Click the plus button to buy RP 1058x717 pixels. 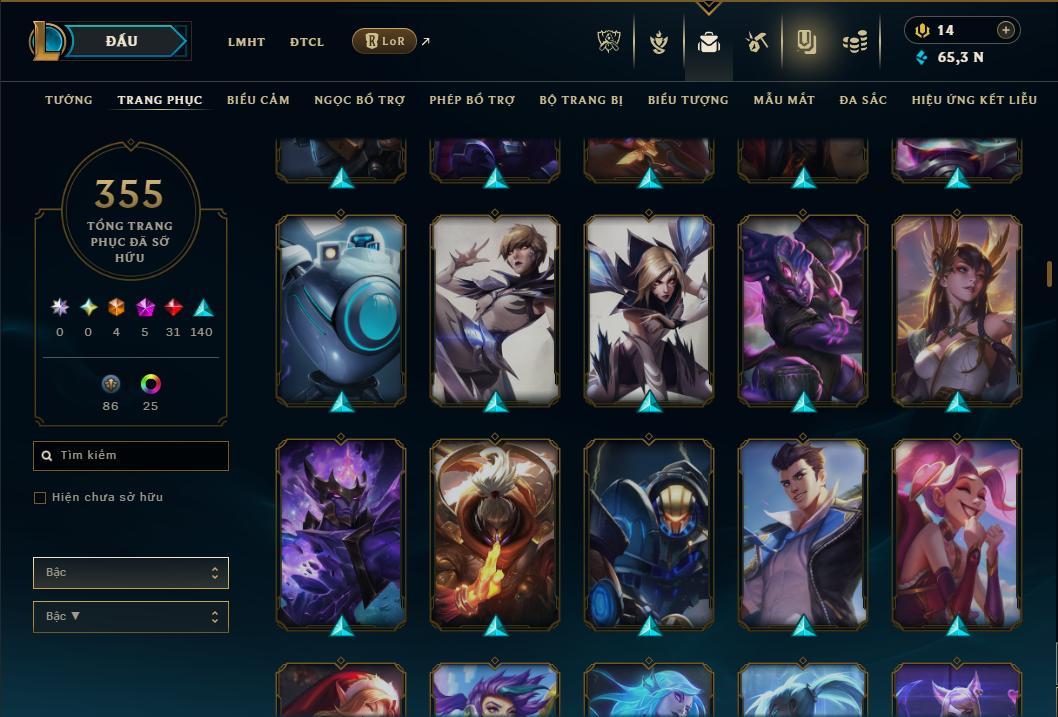pos(1005,30)
